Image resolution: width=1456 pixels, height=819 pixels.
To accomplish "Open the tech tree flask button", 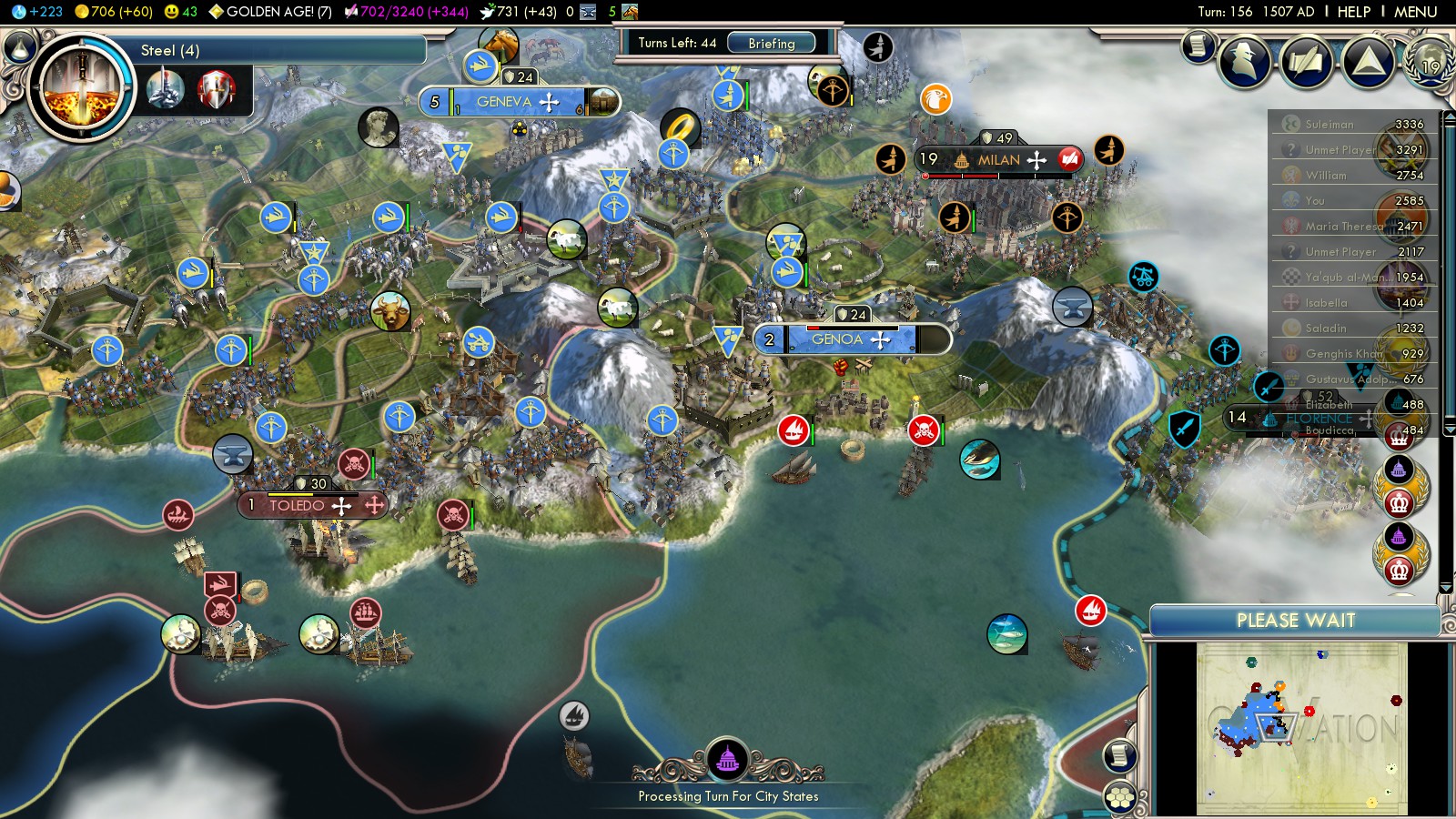I will (x=19, y=46).
